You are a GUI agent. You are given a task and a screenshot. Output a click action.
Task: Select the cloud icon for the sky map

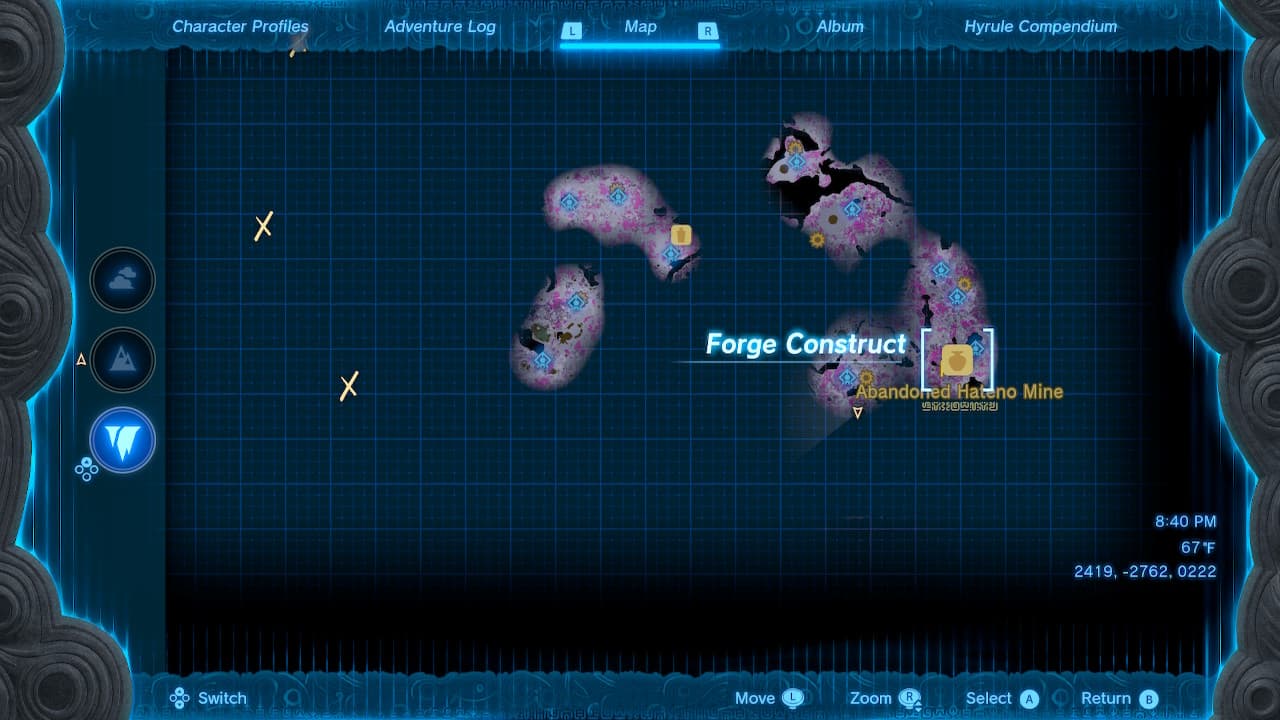121,279
